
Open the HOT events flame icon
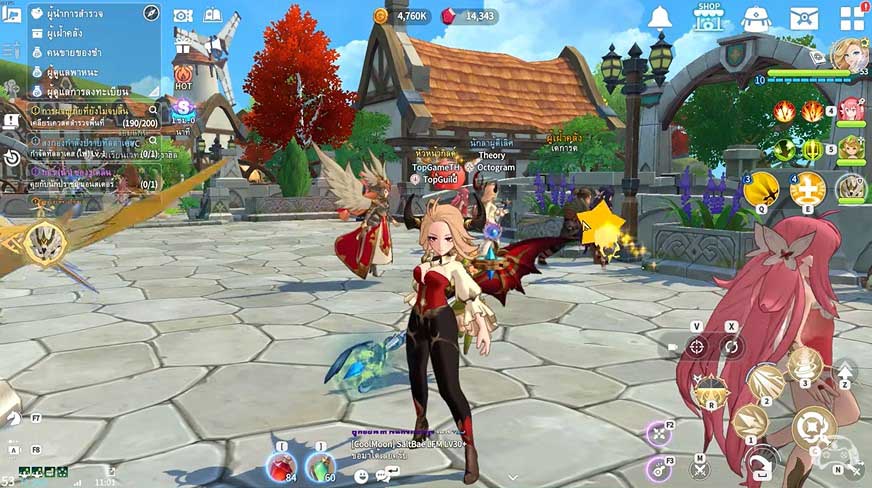coord(183,76)
